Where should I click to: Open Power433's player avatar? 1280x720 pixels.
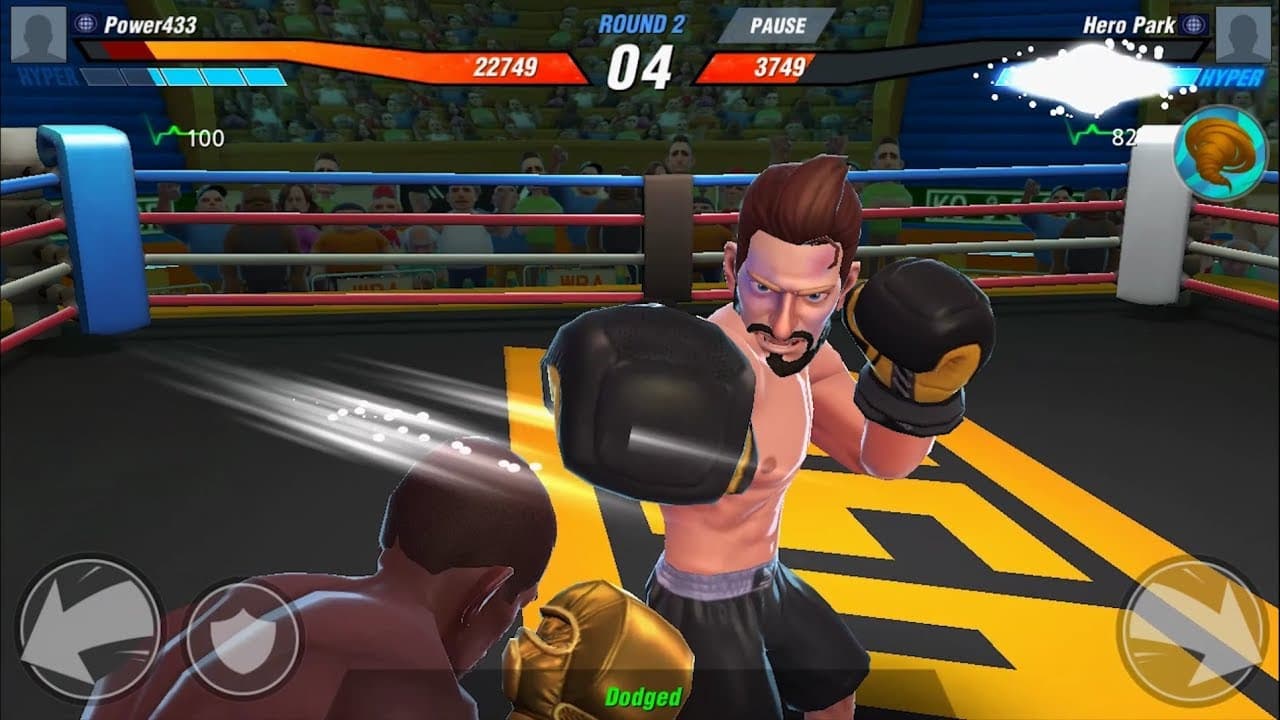[x=38, y=34]
